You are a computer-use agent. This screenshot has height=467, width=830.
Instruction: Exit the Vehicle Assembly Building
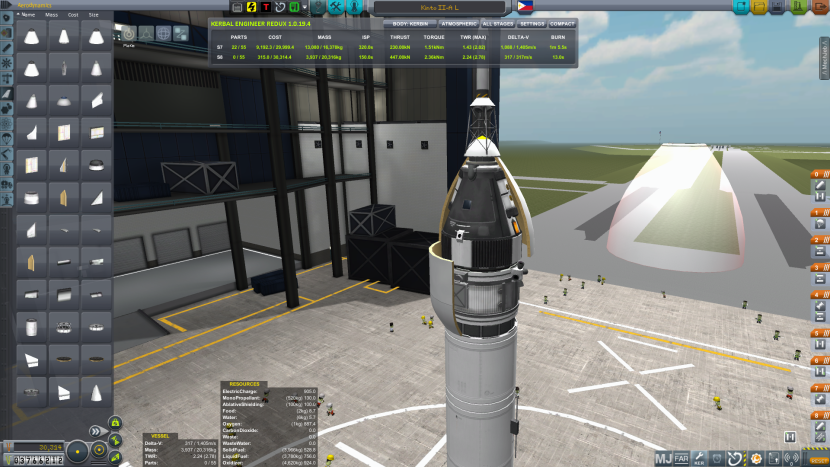[820, 6]
